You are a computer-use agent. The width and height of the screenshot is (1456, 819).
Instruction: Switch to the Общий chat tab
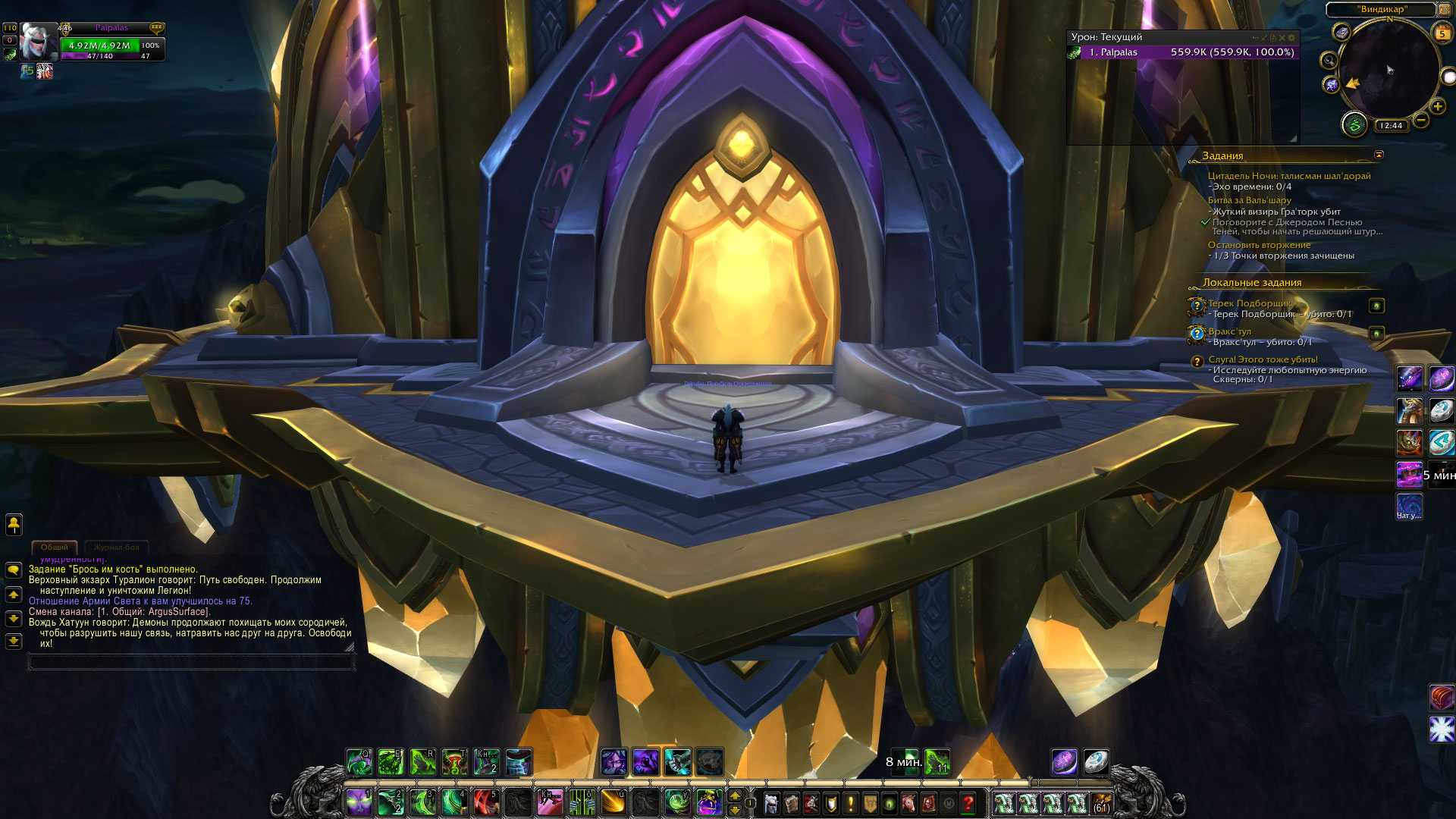[55, 547]
